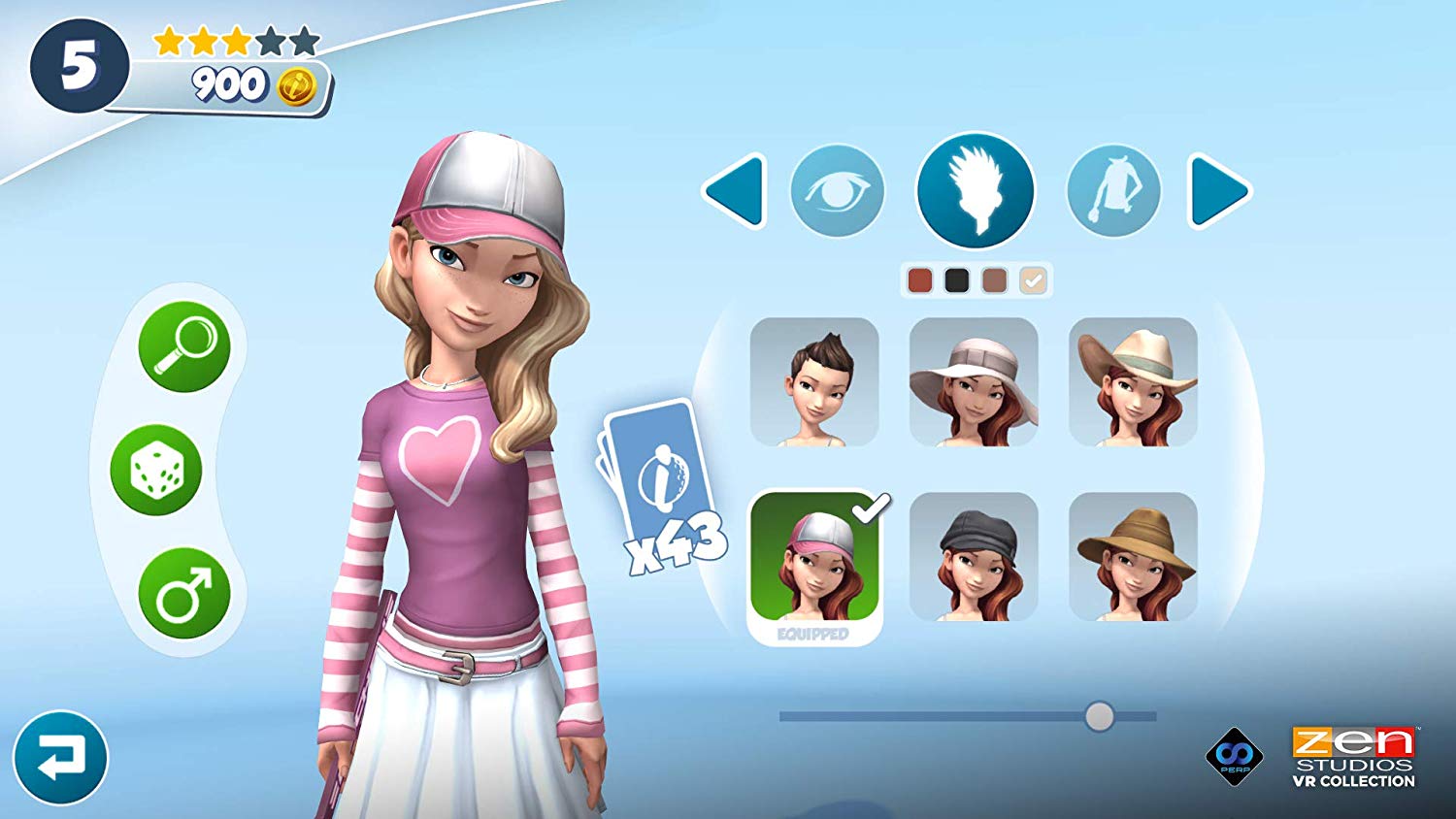Image resolution: width=1456 pixels, height=819 pixels.
Task: Open the outfit body tab
Action: click(1113, 191)
